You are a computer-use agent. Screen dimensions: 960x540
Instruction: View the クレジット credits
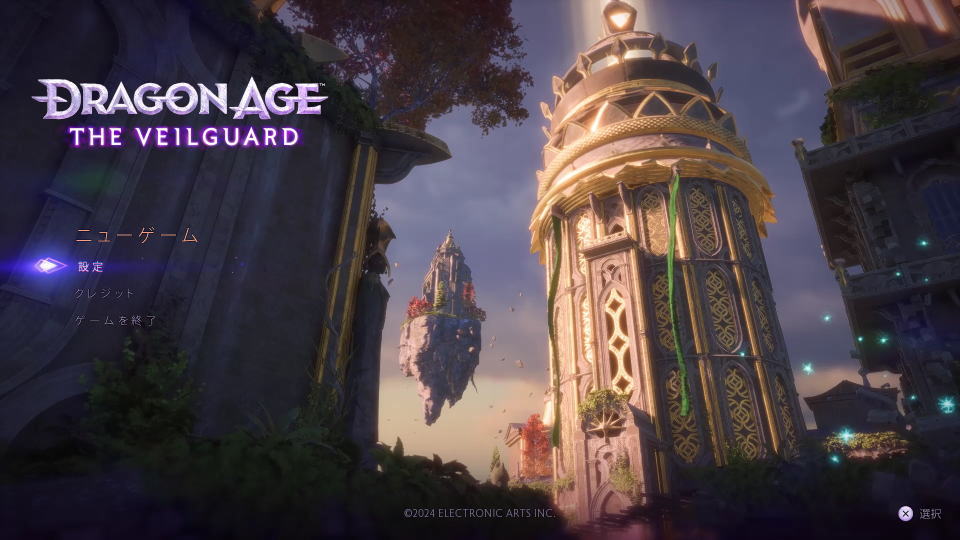pos(105,294)
